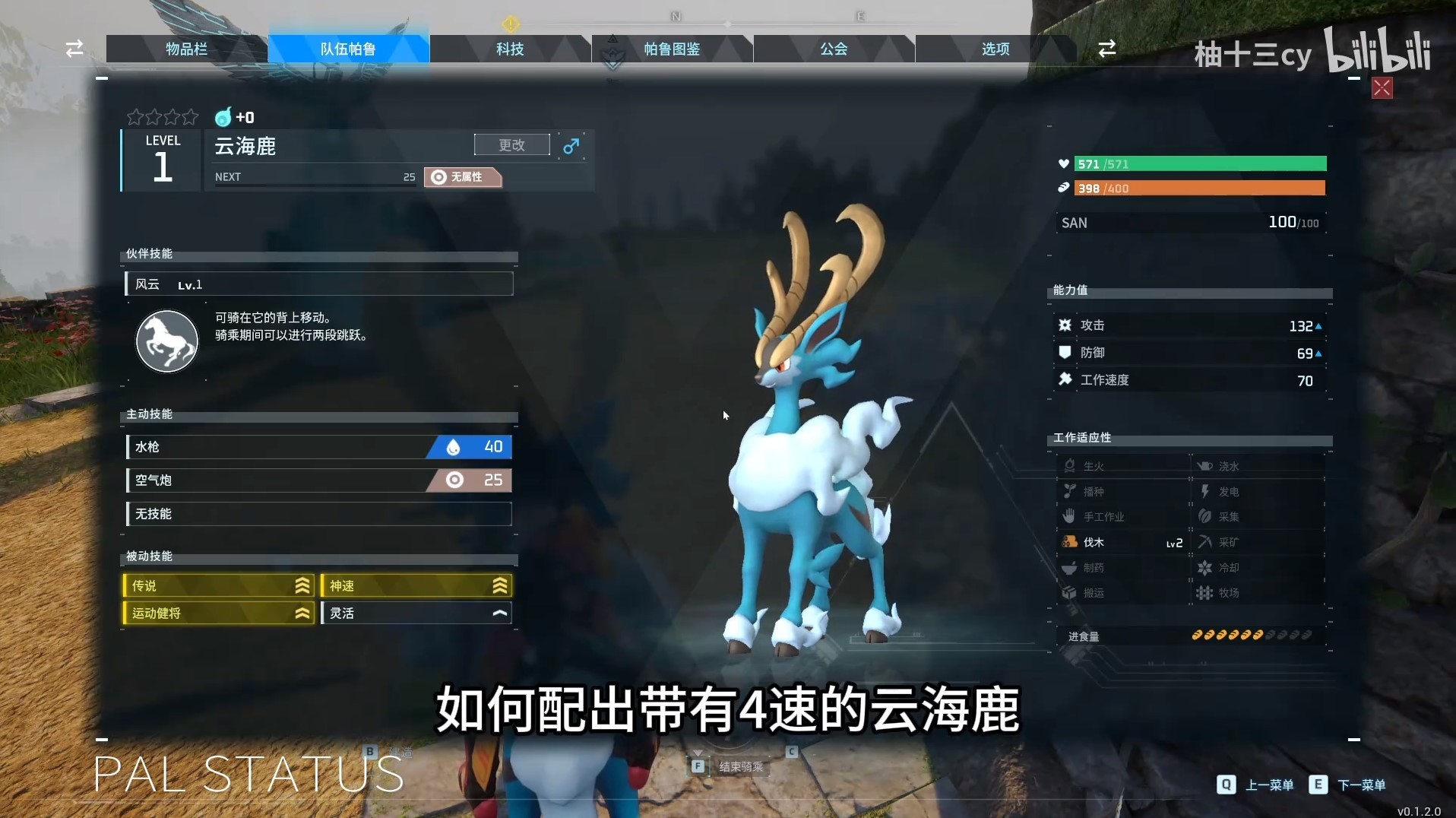
Task: Click the 冷却 cooling snowflake icon
Action: coord(1204,567)
